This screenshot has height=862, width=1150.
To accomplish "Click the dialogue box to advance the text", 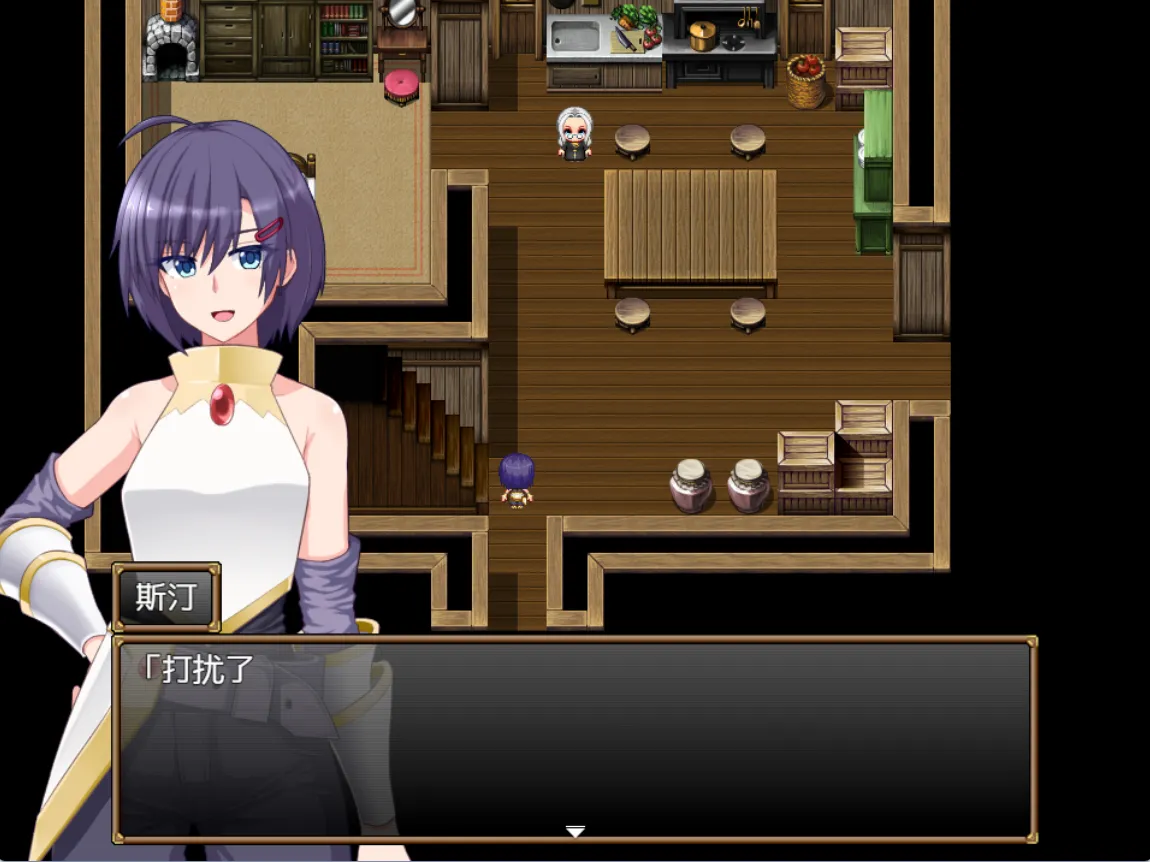I will tap(574, 738).
